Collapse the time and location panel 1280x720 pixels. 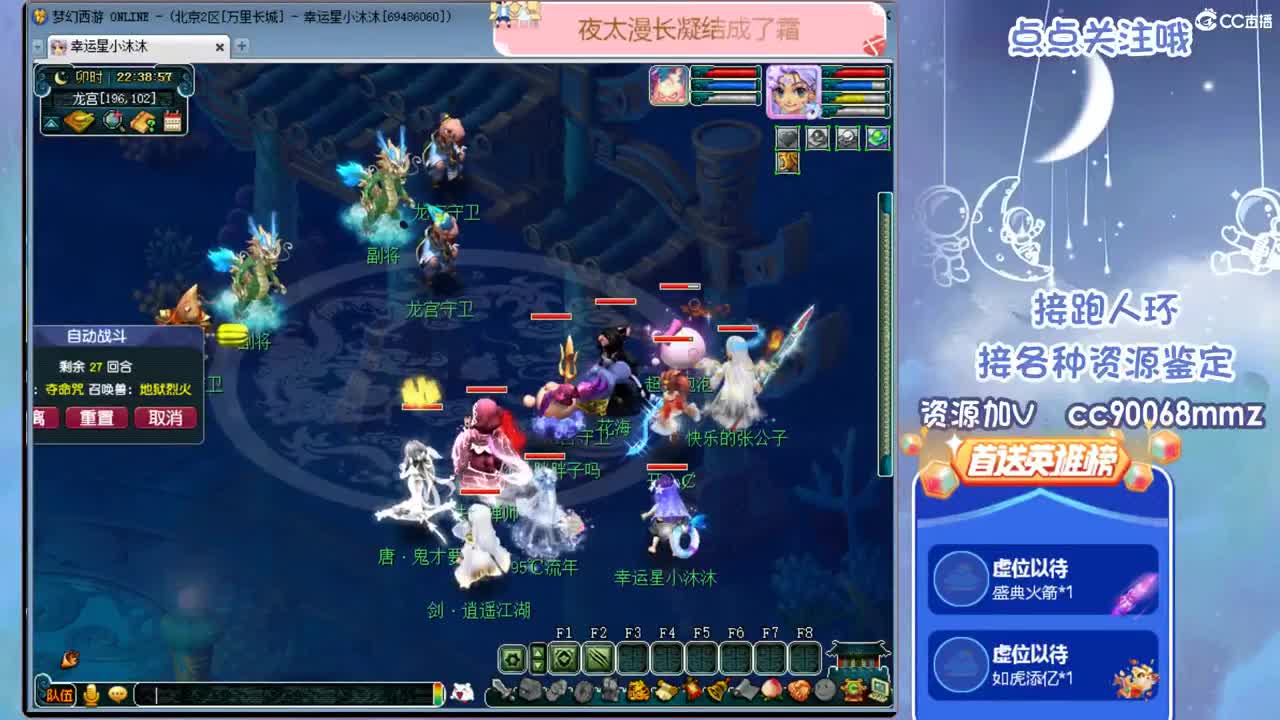50,123
